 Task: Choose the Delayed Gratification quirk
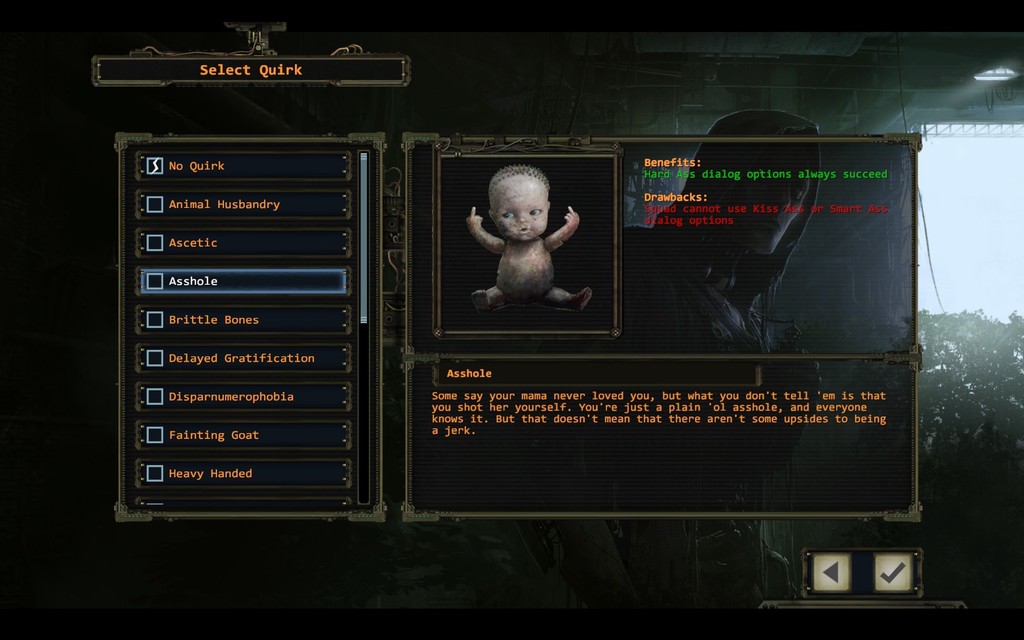tap(245, 358)
